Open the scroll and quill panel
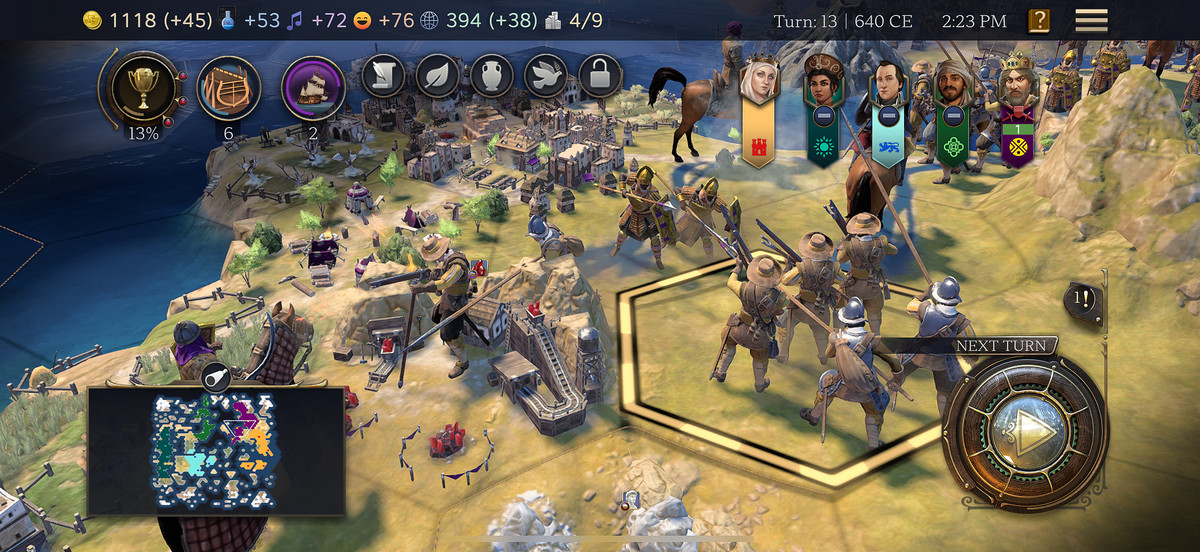 383,75
